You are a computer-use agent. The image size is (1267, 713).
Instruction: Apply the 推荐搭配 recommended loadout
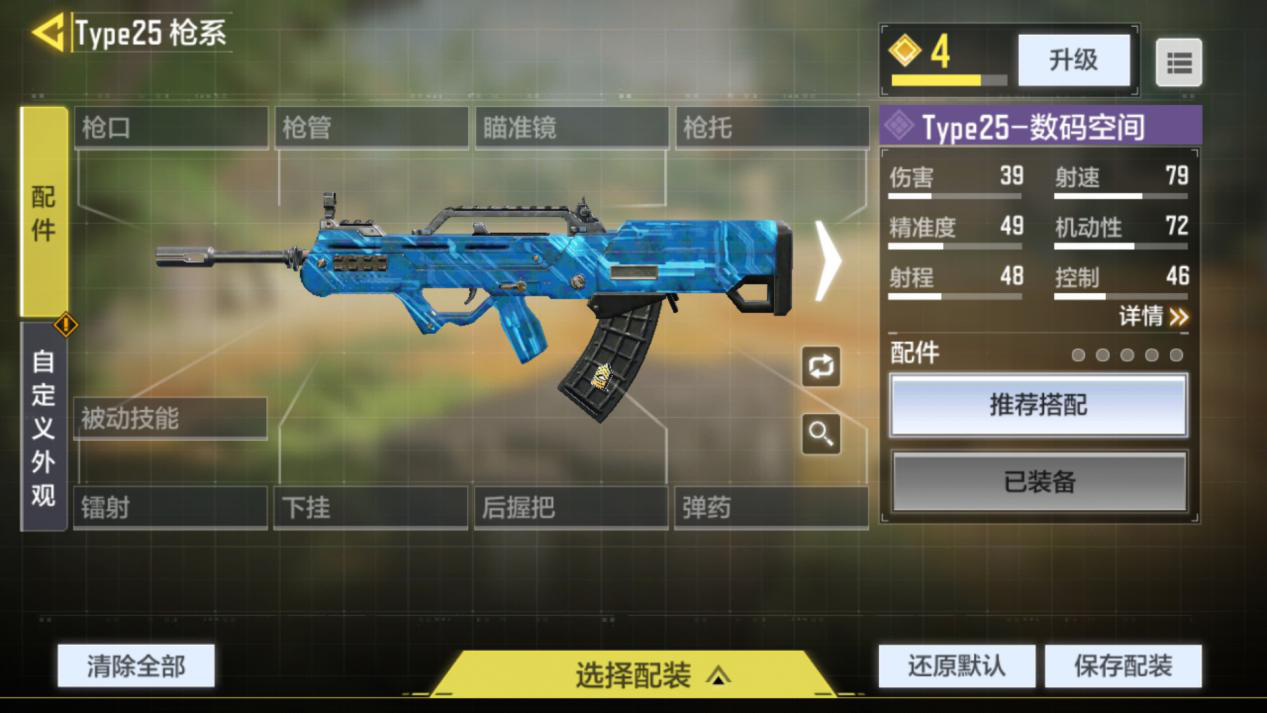(x=1038, y=406)
